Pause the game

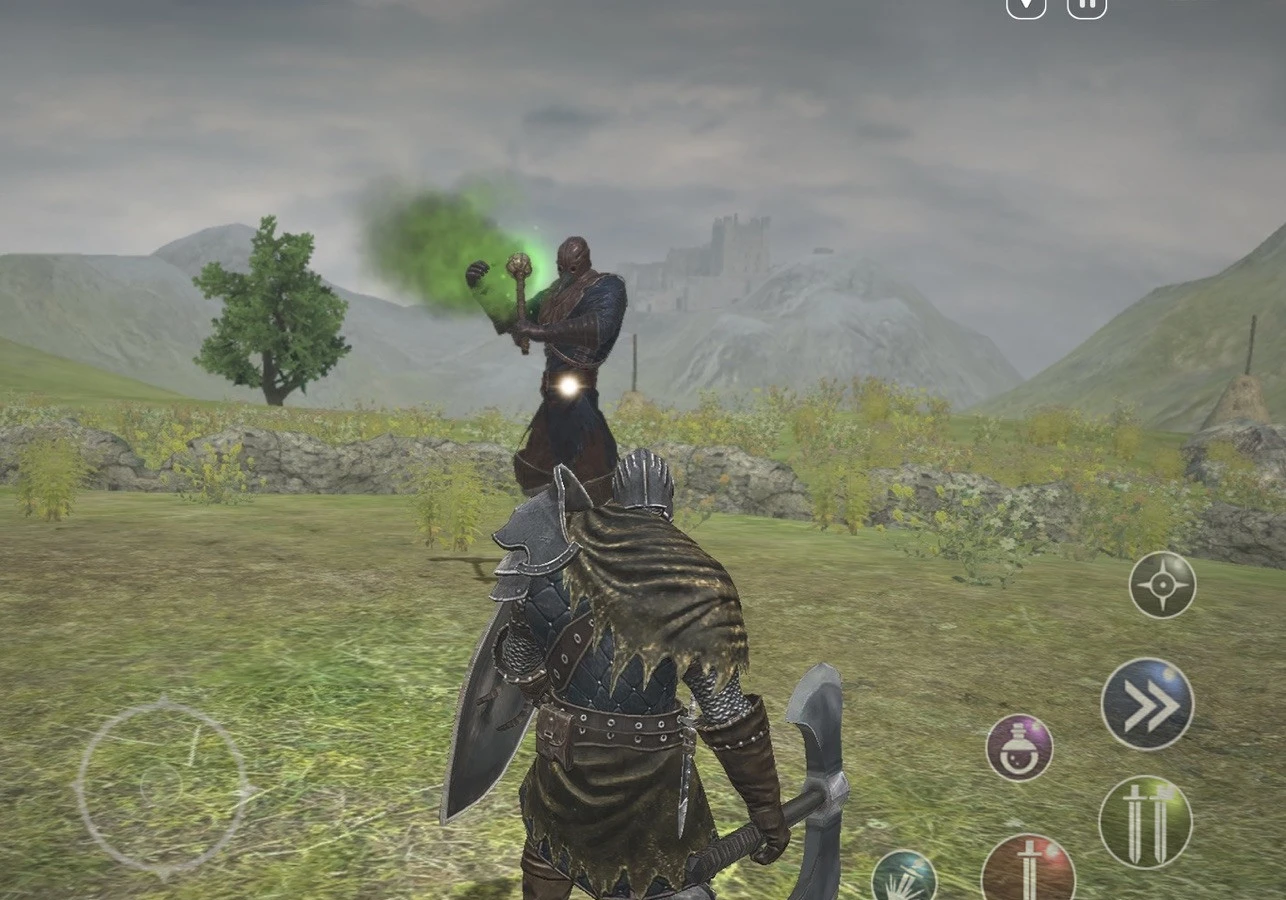(1087, 6)
